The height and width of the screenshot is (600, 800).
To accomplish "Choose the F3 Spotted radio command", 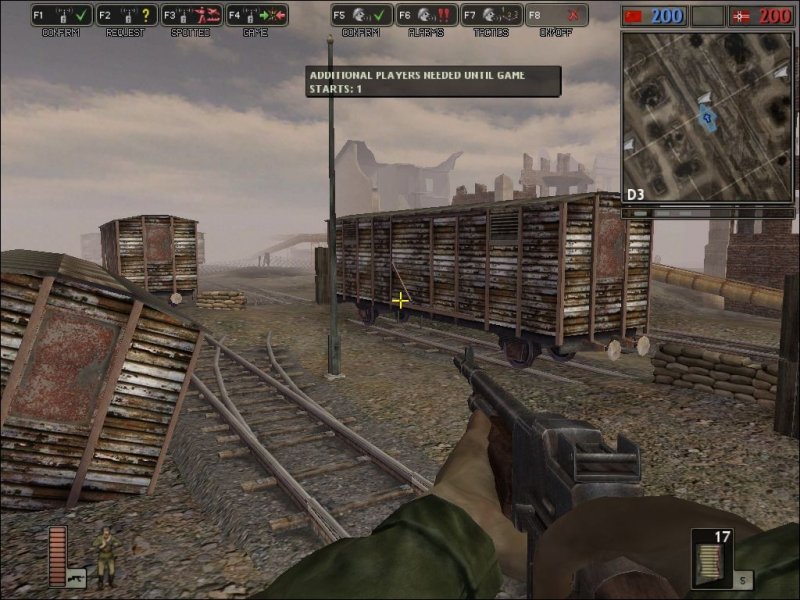I will pos(192,15).
